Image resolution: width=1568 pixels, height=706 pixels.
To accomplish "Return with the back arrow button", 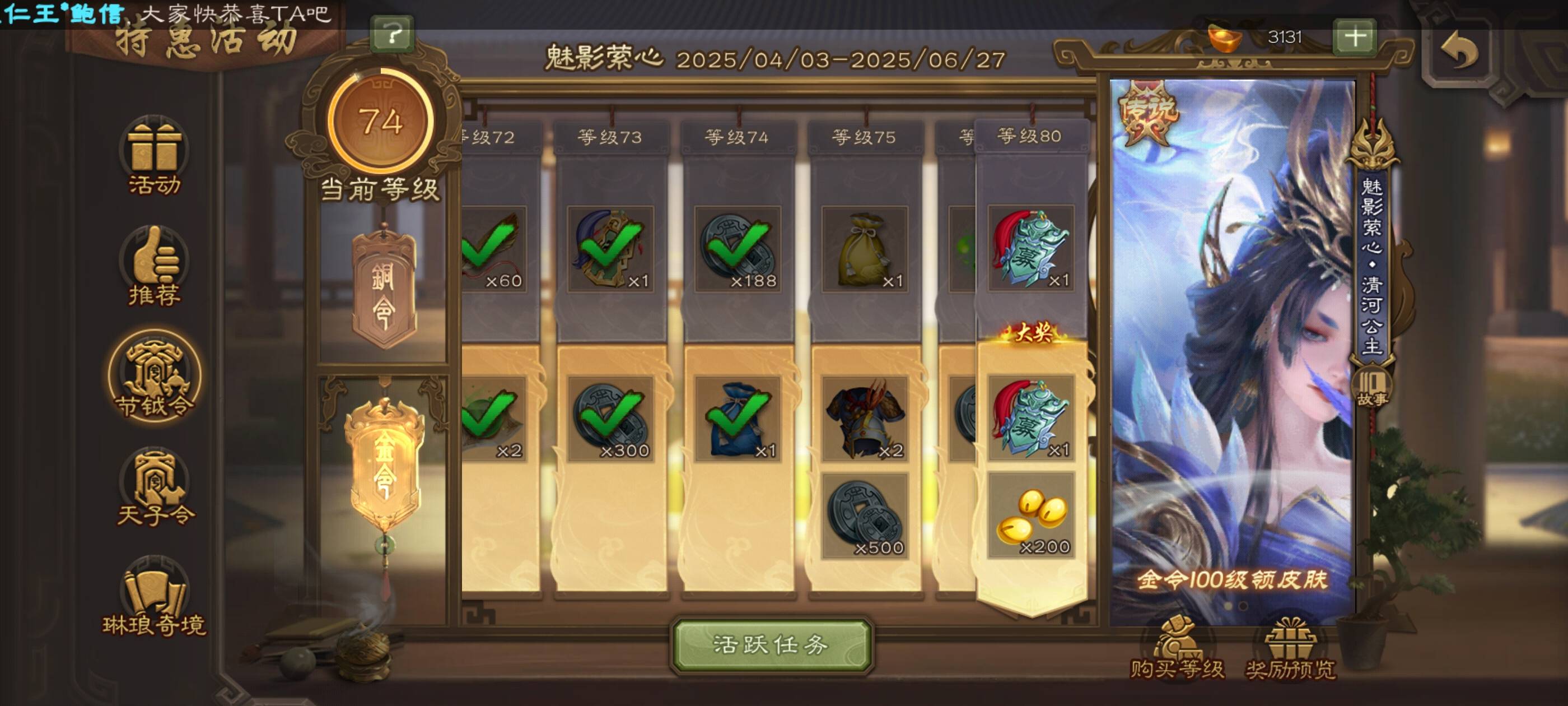I will 1460,51.
